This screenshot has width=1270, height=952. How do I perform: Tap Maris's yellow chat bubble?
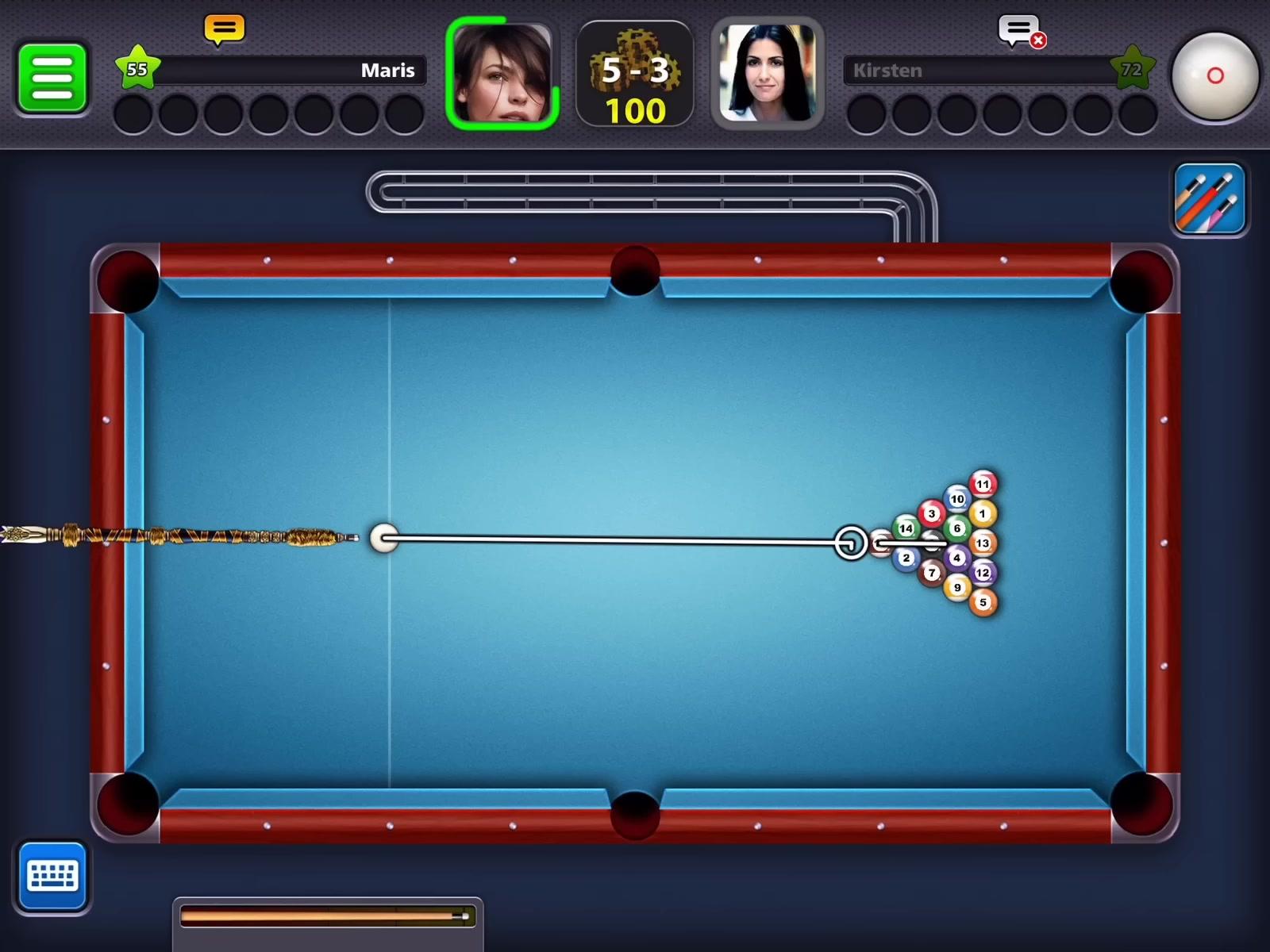click(x=223, y=28)
